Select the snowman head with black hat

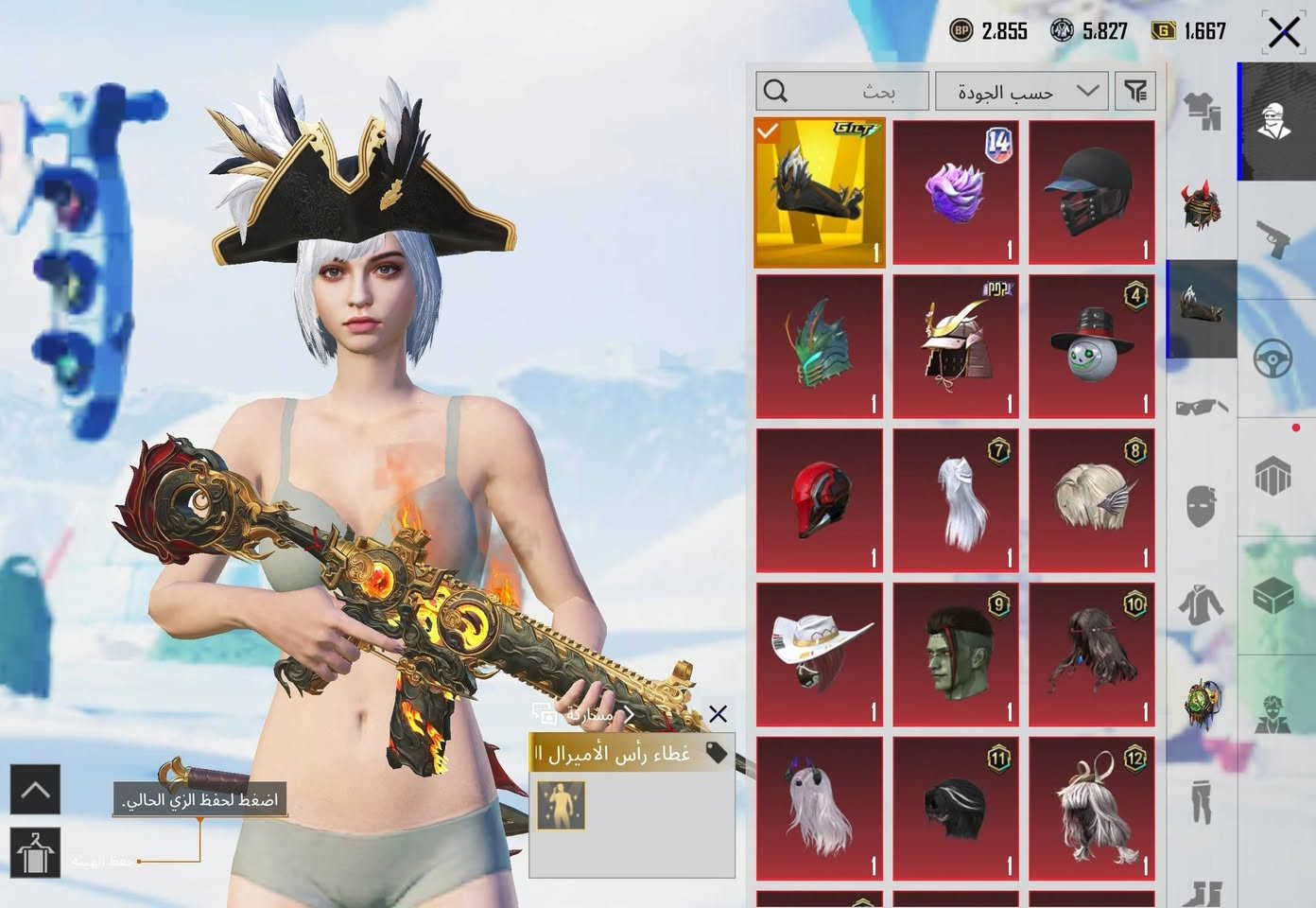[1092, 347]
